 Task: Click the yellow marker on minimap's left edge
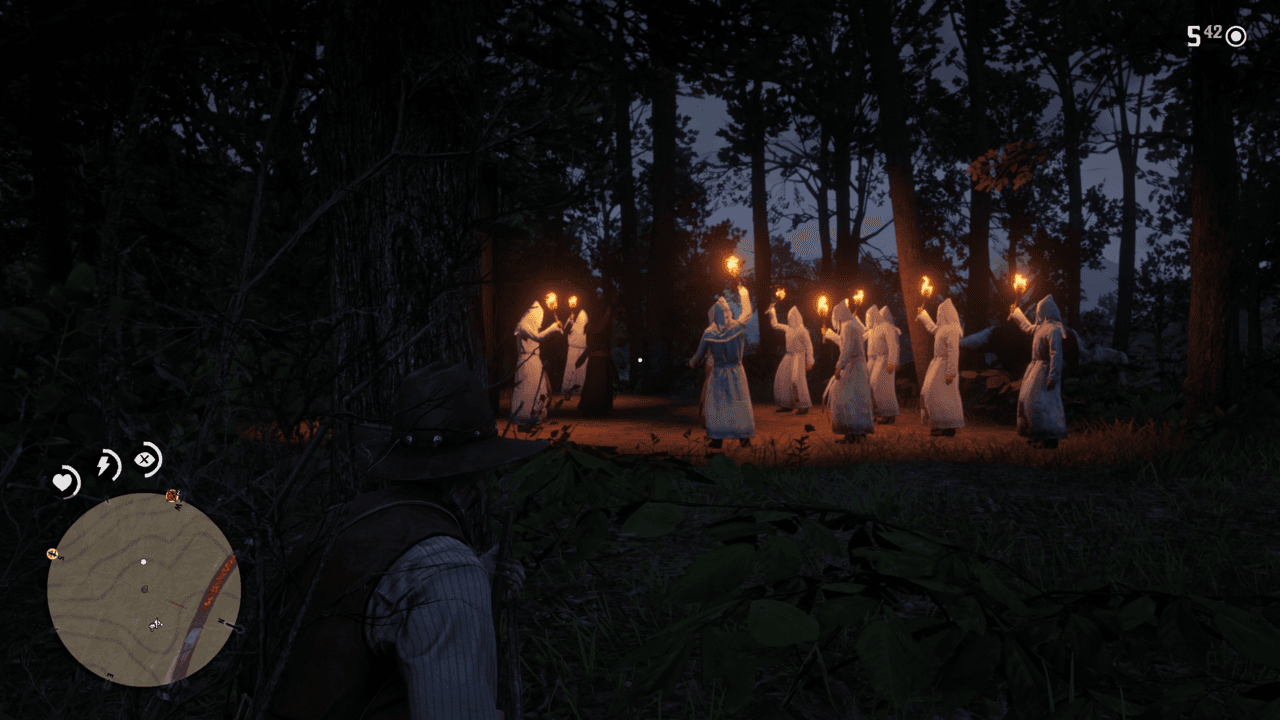pyautogui.click(x=51, y=553)
